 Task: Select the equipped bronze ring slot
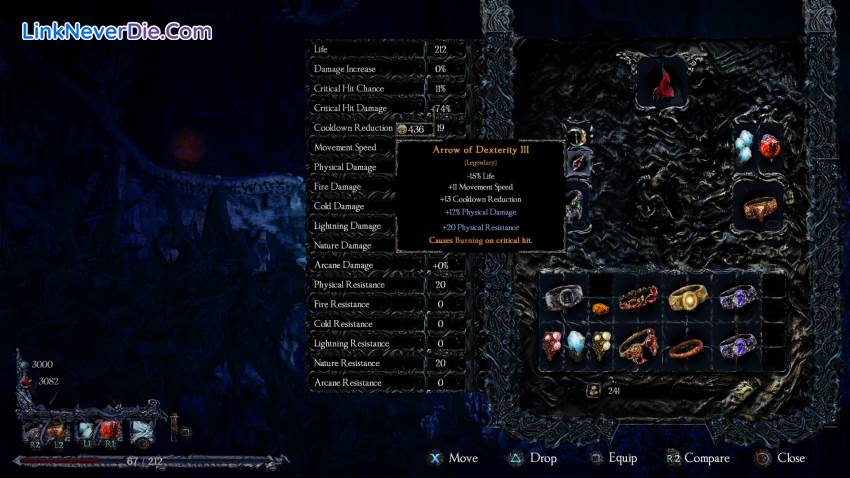click(x=762, y=208)
